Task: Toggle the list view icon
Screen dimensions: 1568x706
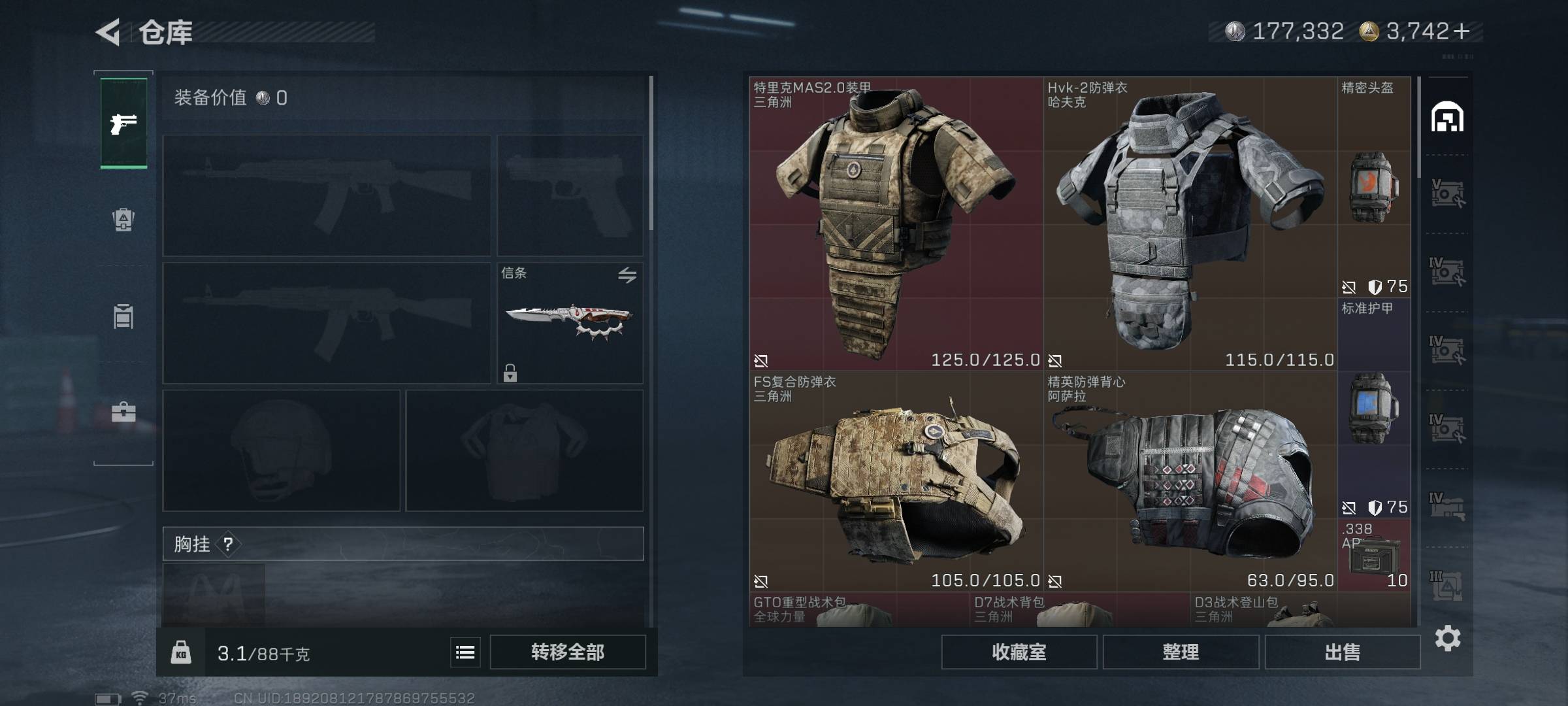Action: (x=465, y=652)
